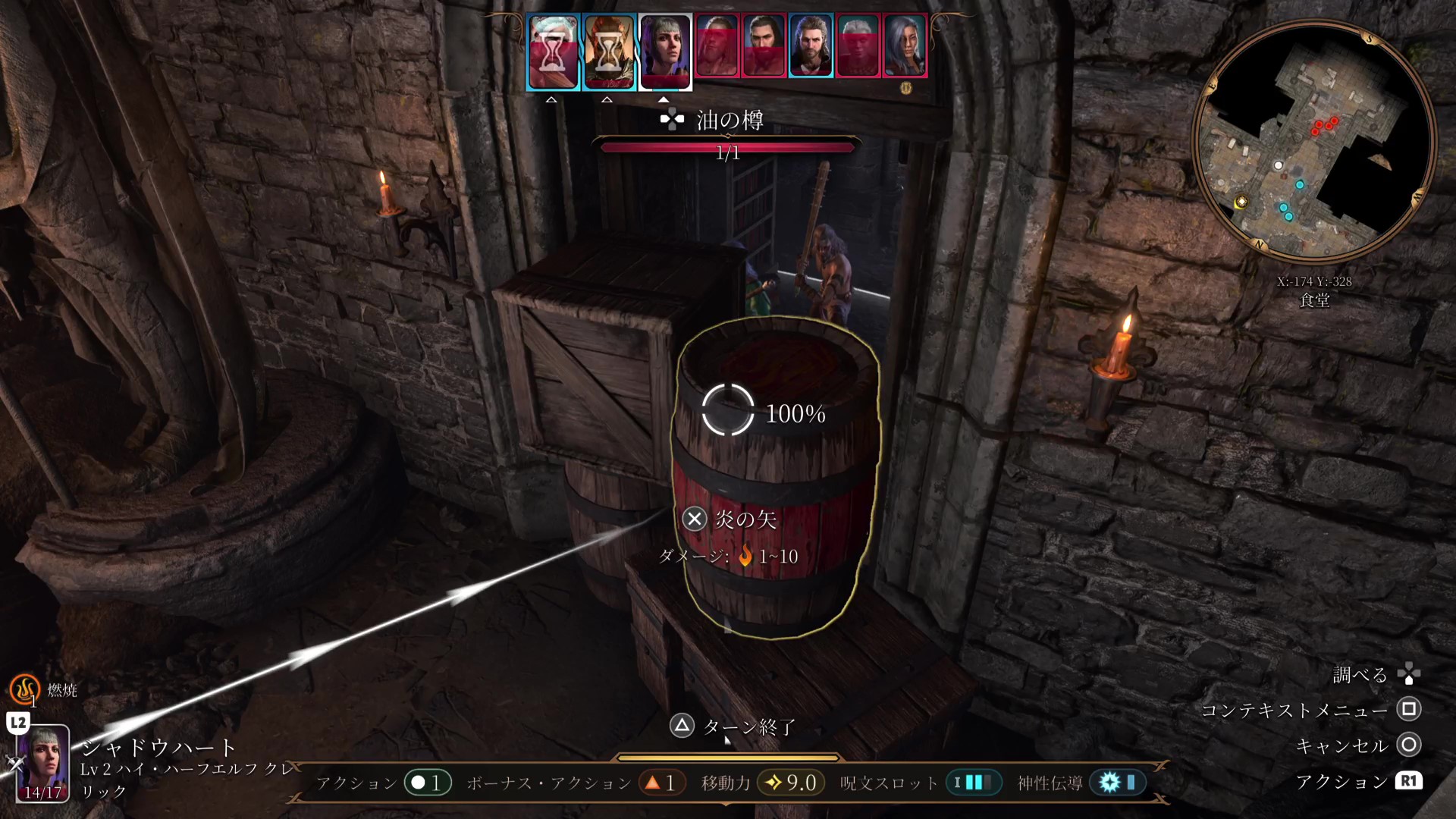Viewport: 1456px width, 819px height.
Task: Open the circular minimap
Action: click(x=1313, y=142)
